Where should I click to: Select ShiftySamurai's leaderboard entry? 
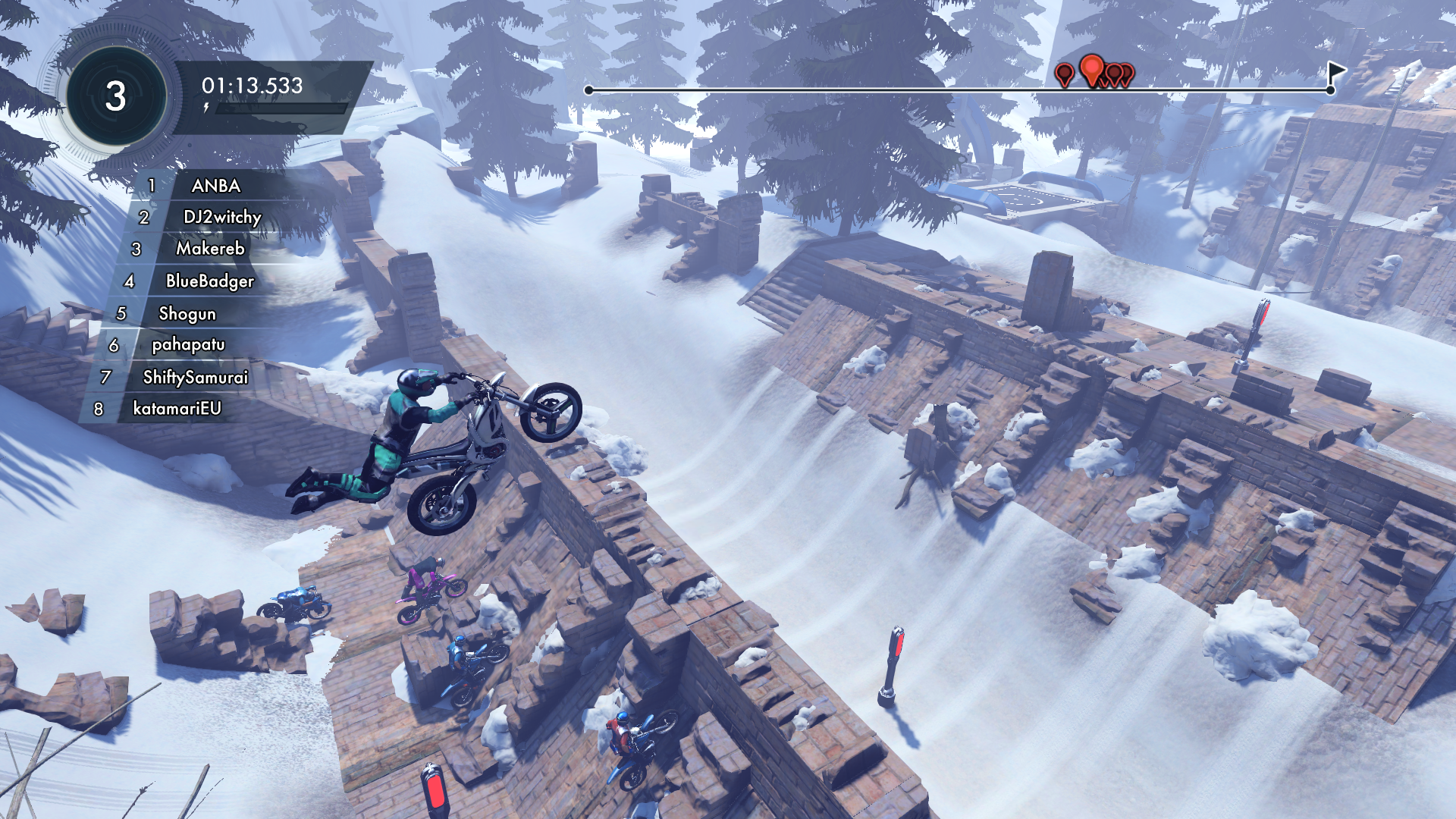coord(195,378)
